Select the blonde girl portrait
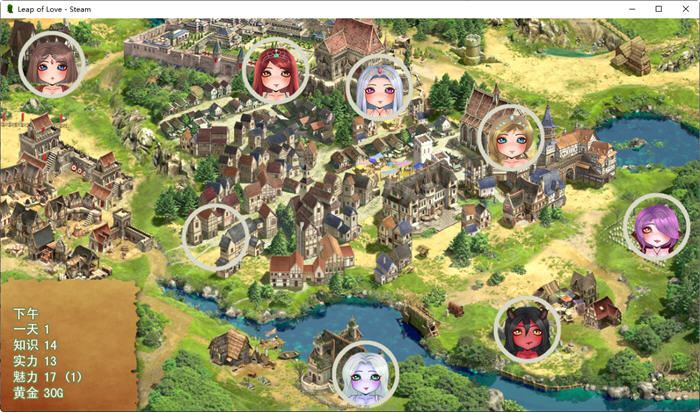700x412 pixels. click(510, 137)
